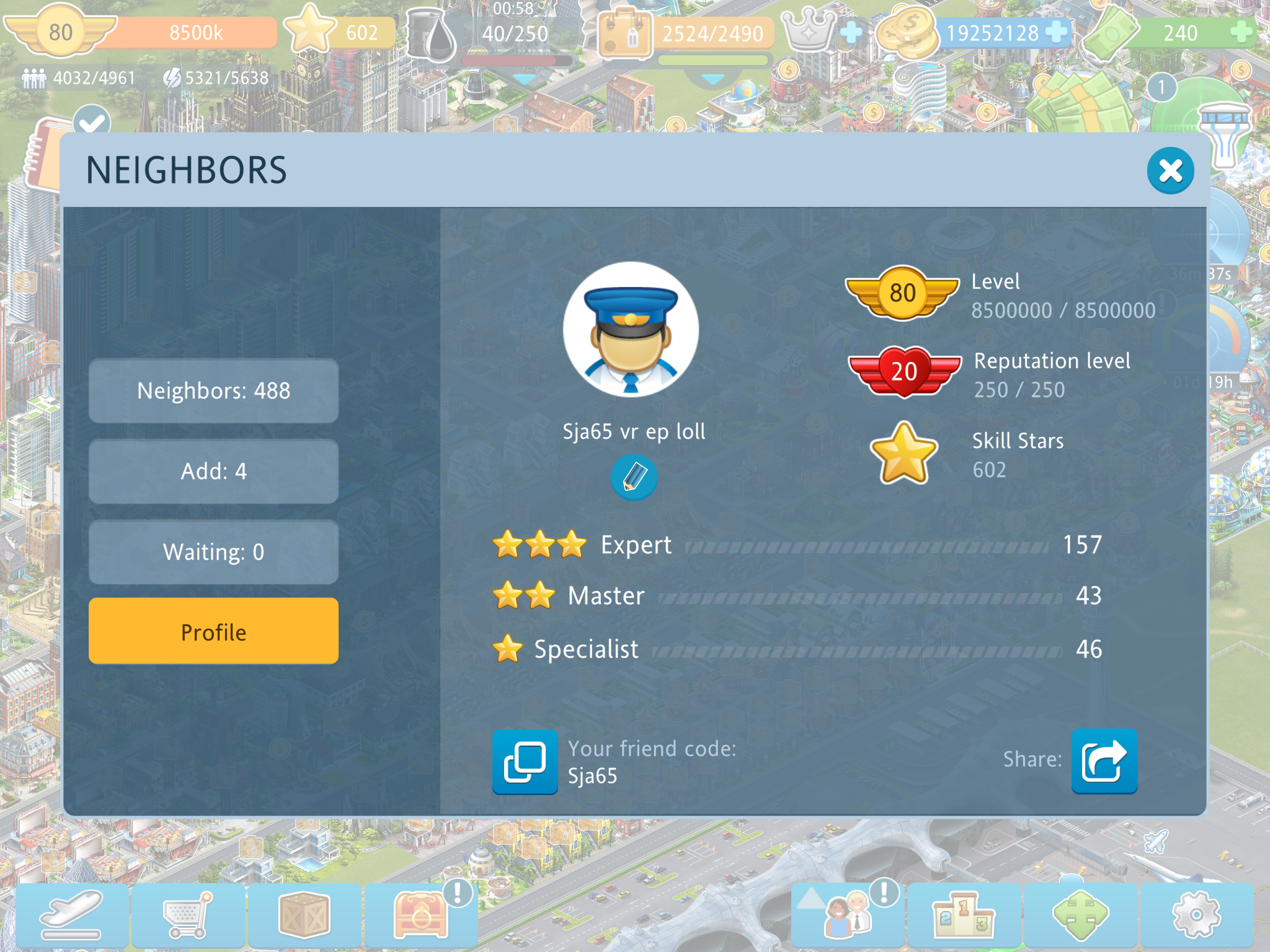Edit profile name with pencil icon
Screen dimensions: 1270x952
click(634, 477)
